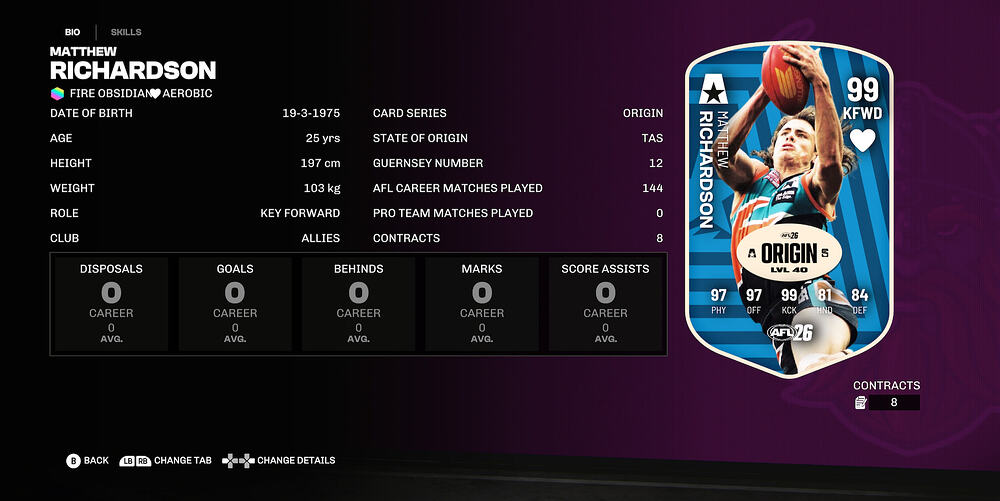Pick the Behinds career stat tile

(358, 304)
